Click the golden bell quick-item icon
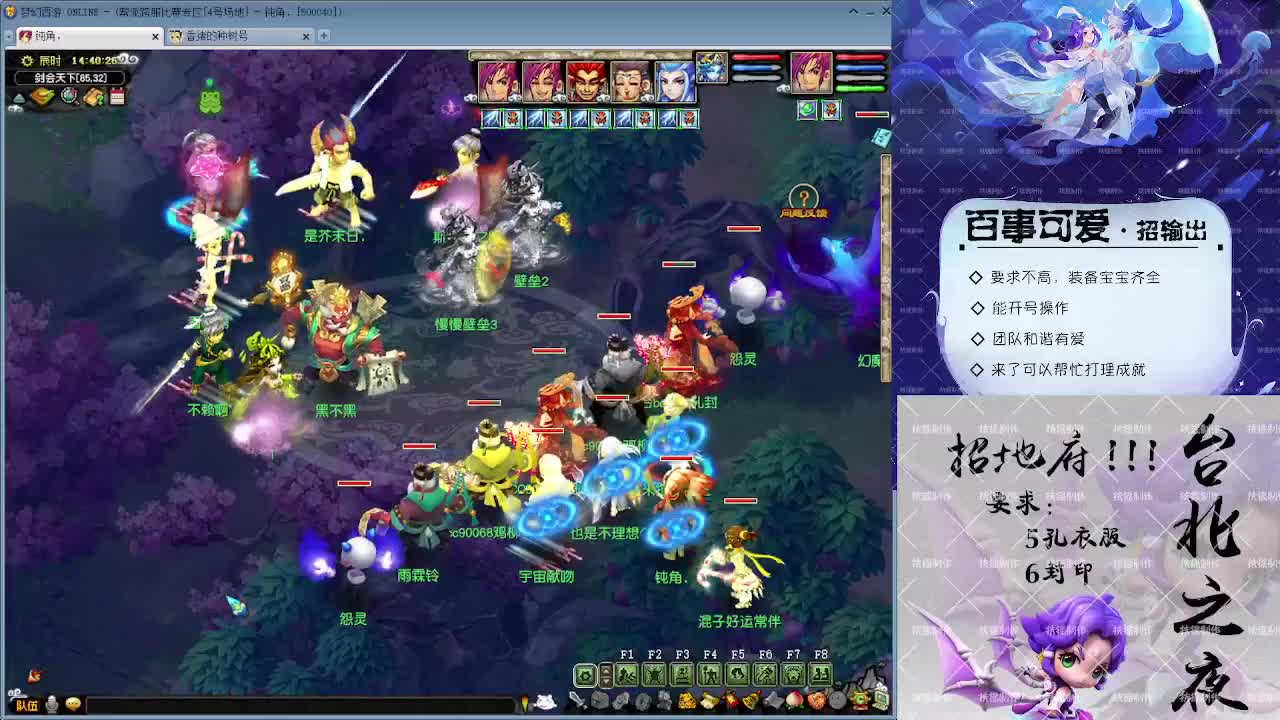The width and height of the screenshot is (1280, 720). coord(751,700)
